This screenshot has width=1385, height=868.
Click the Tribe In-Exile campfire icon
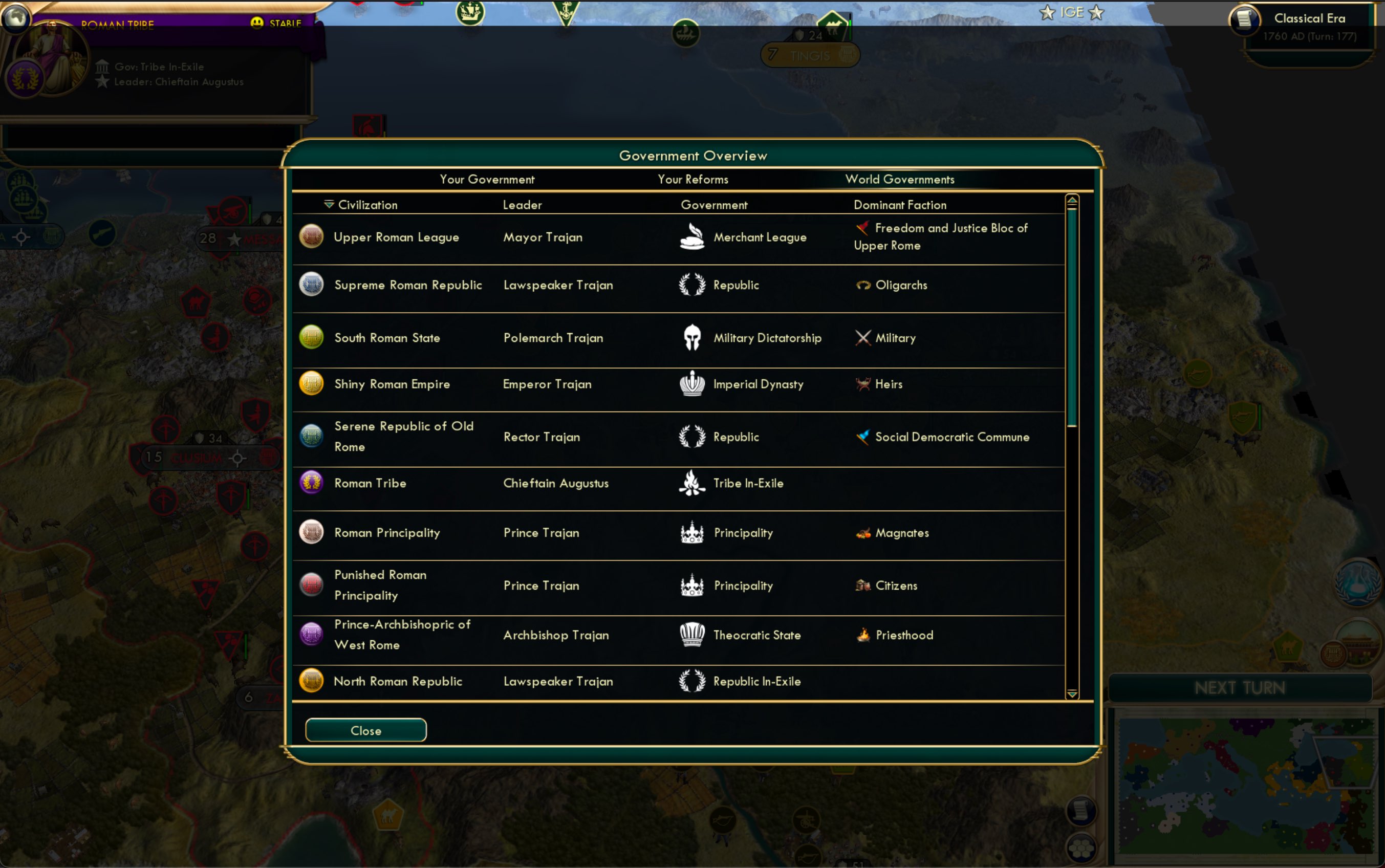click(x=692, y=483)
